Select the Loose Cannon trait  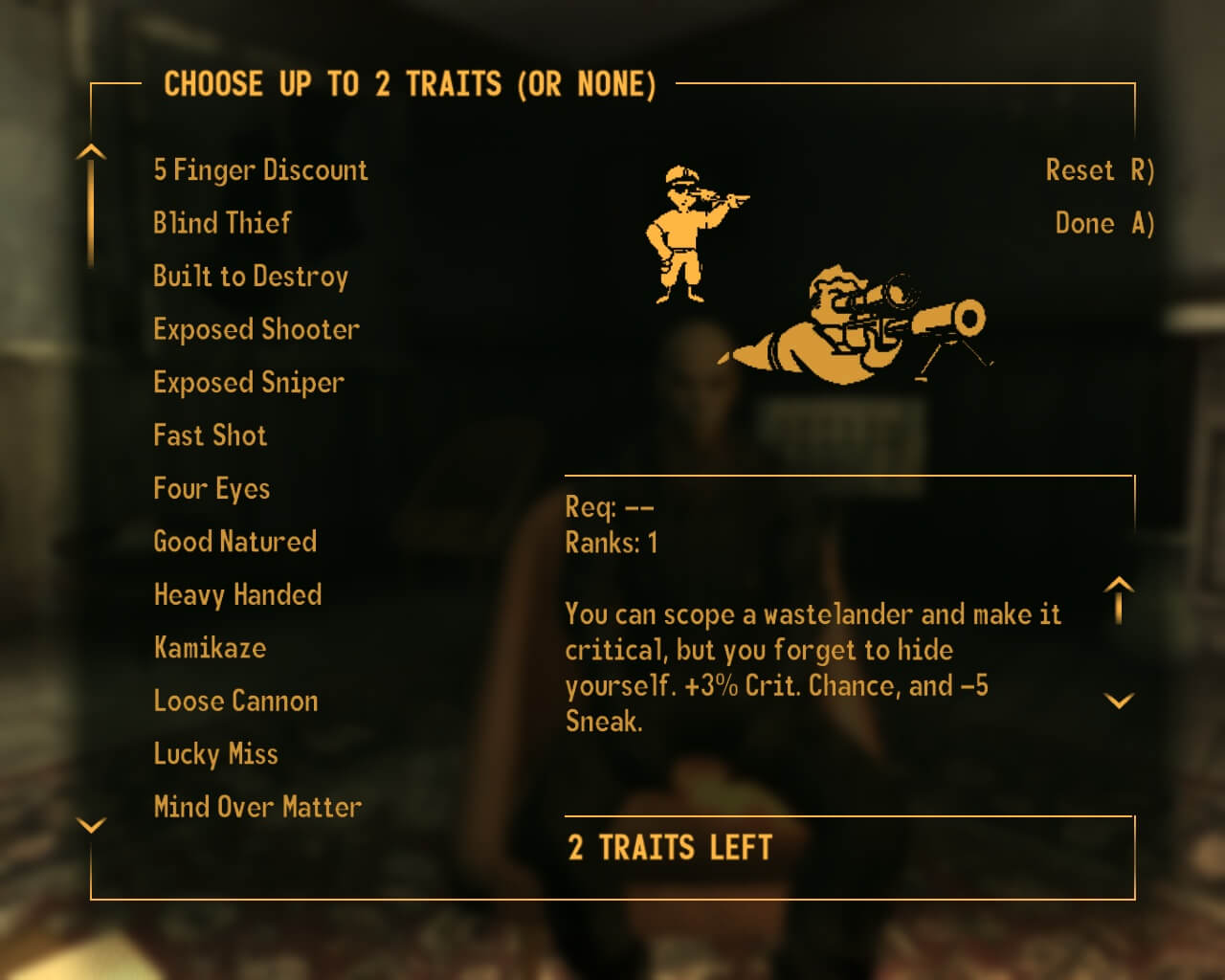[235, 701]
